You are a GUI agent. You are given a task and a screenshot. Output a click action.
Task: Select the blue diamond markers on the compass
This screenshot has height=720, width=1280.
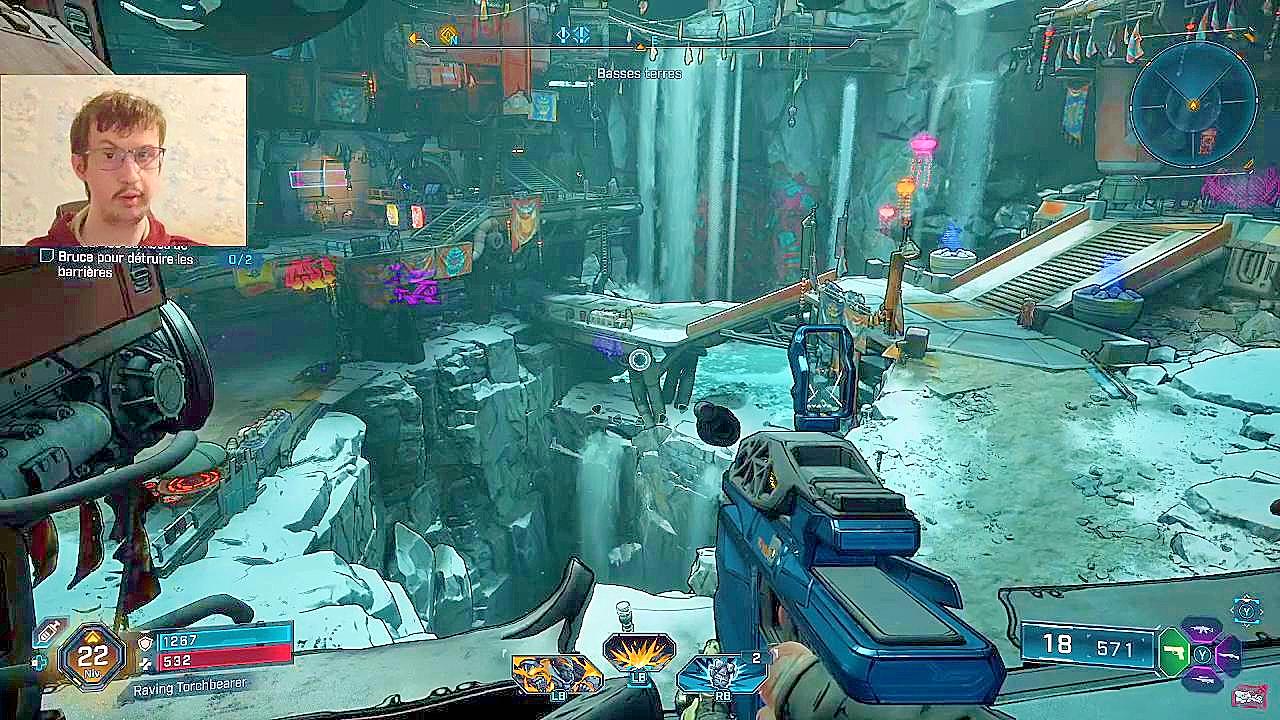[x=572, y=35]
